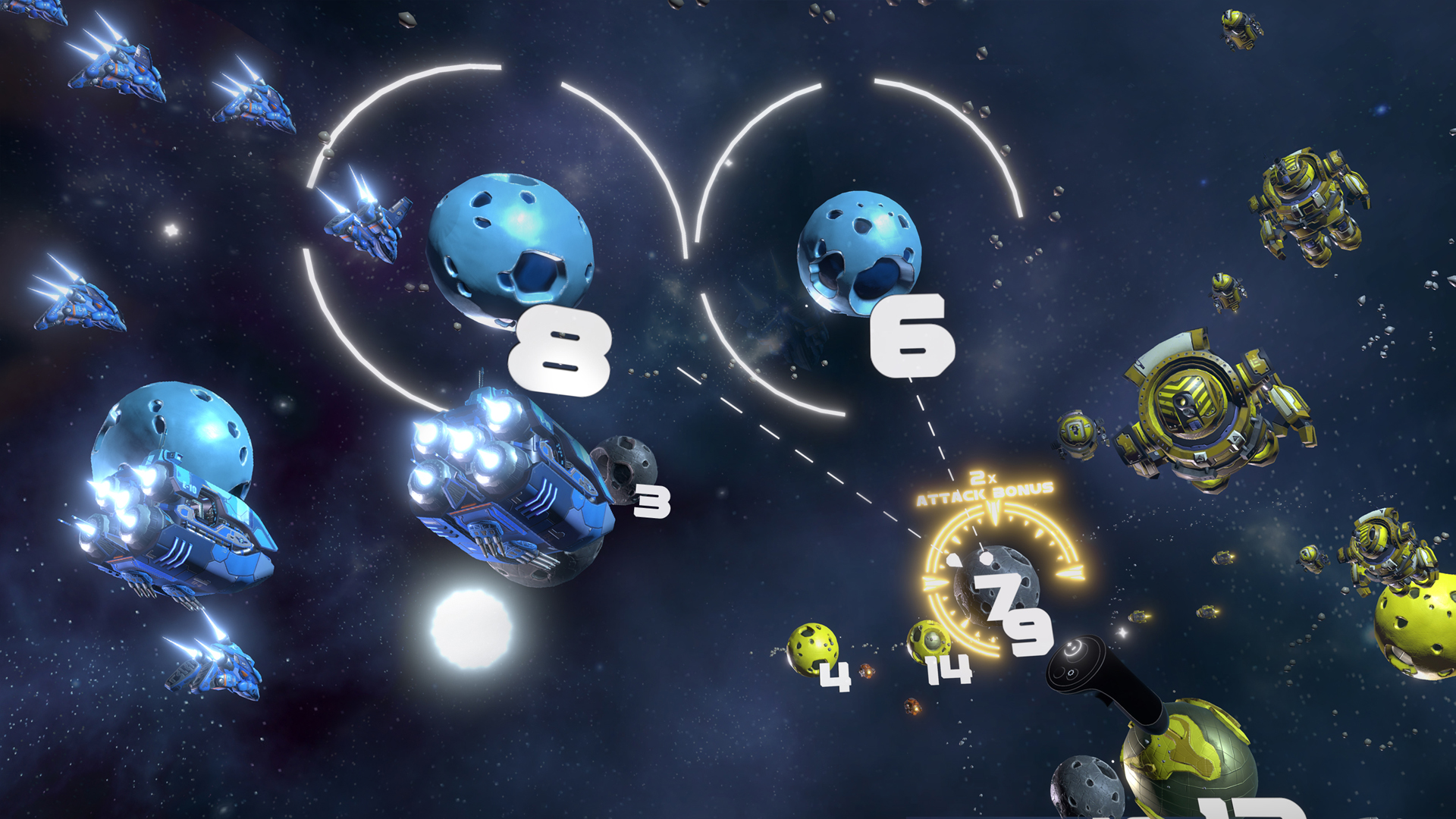Click the blue ship fleet near planet 8
Screen dimensions: 1456x819
coord(364,227)
